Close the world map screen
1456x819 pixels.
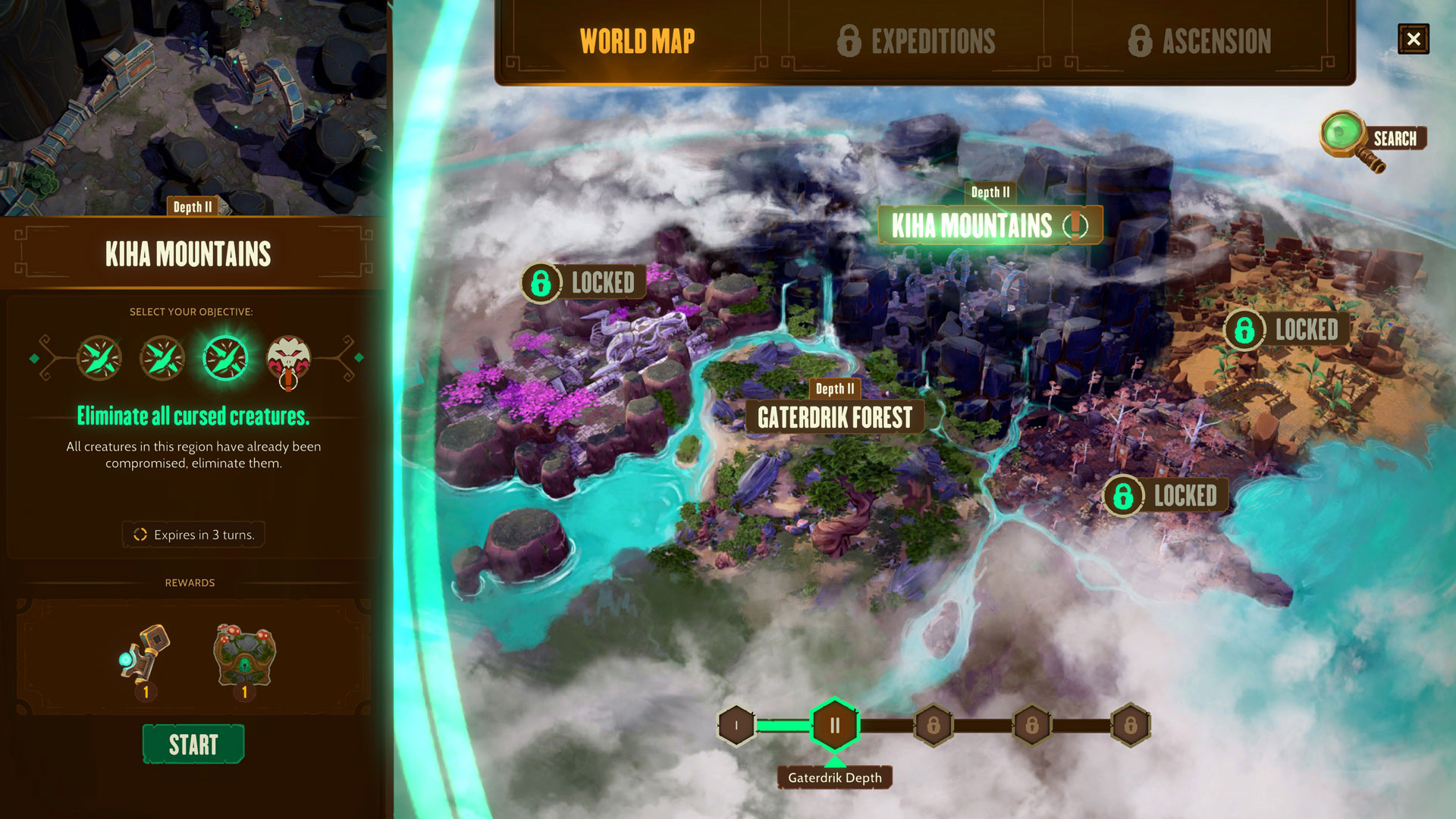(1414, 39)
